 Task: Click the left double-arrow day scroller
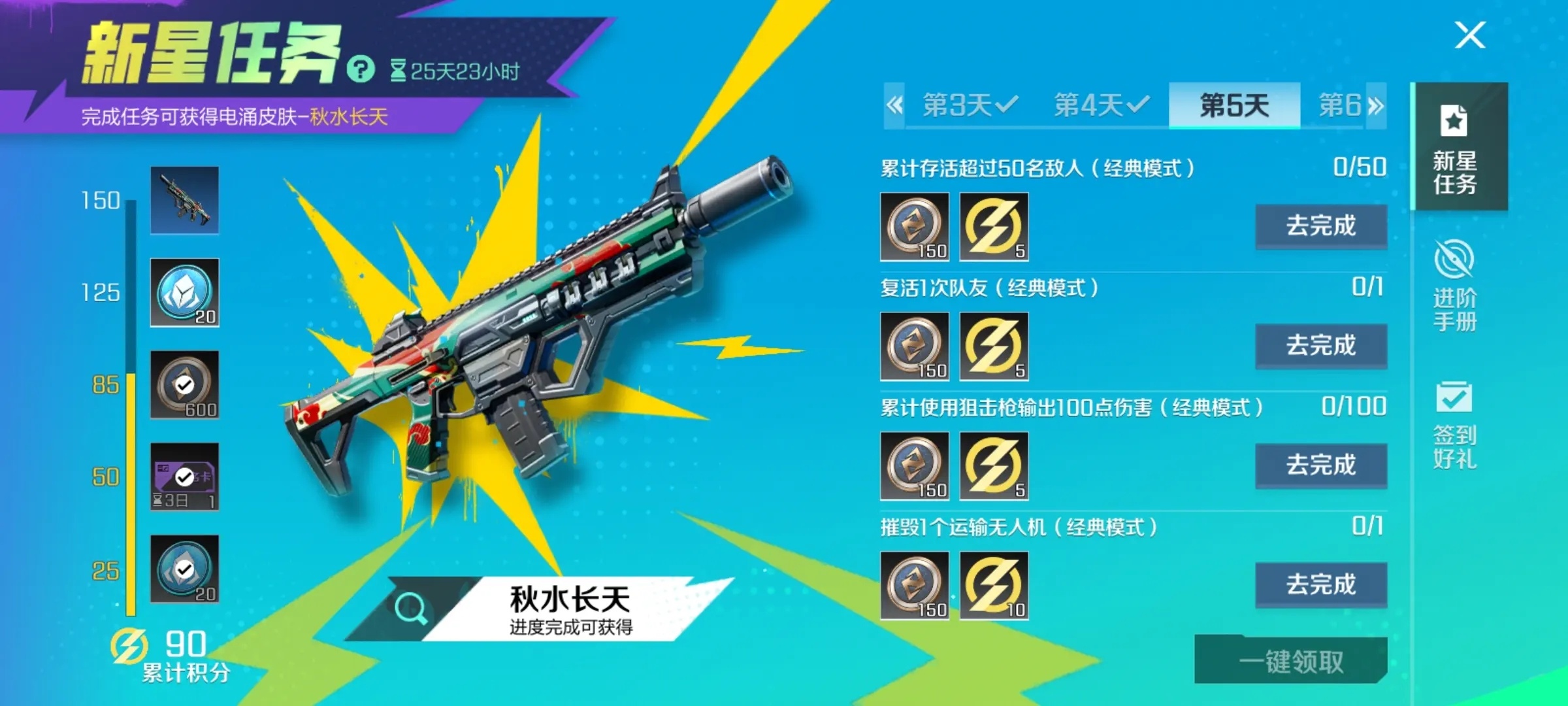tap(894, 105)
